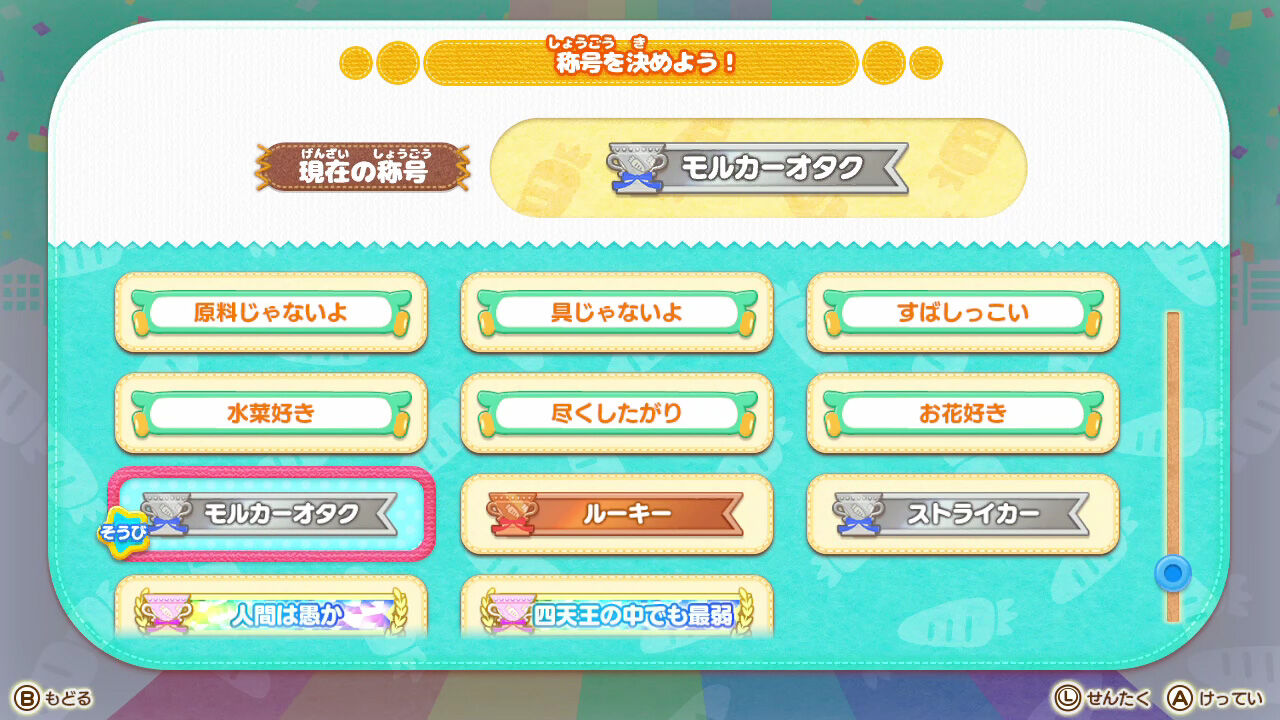1280x720 pixels.
Task: Select the 原料じゃないよ title
Action: pyautogui.click(x=271, y=311)
